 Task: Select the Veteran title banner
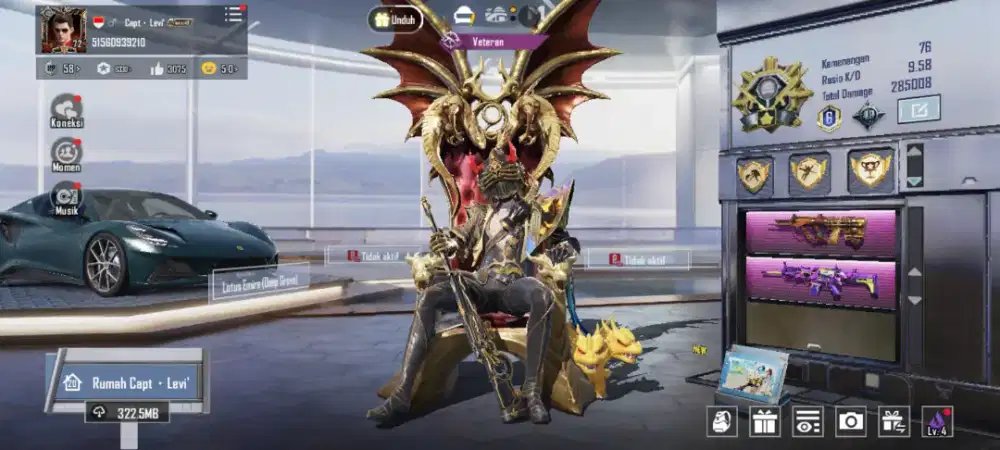[x=494, y=41]
